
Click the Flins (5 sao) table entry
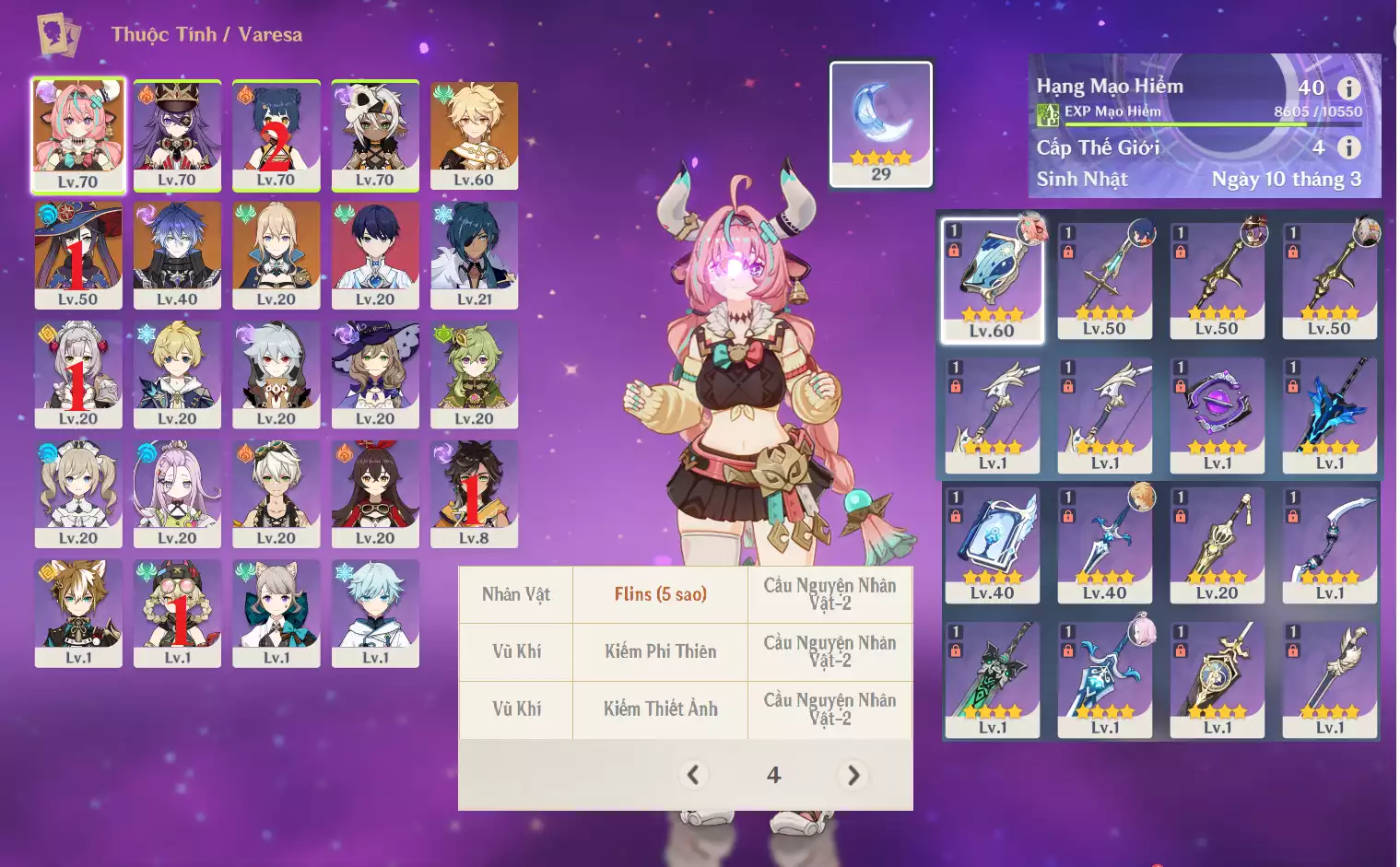tap(660, 594)
